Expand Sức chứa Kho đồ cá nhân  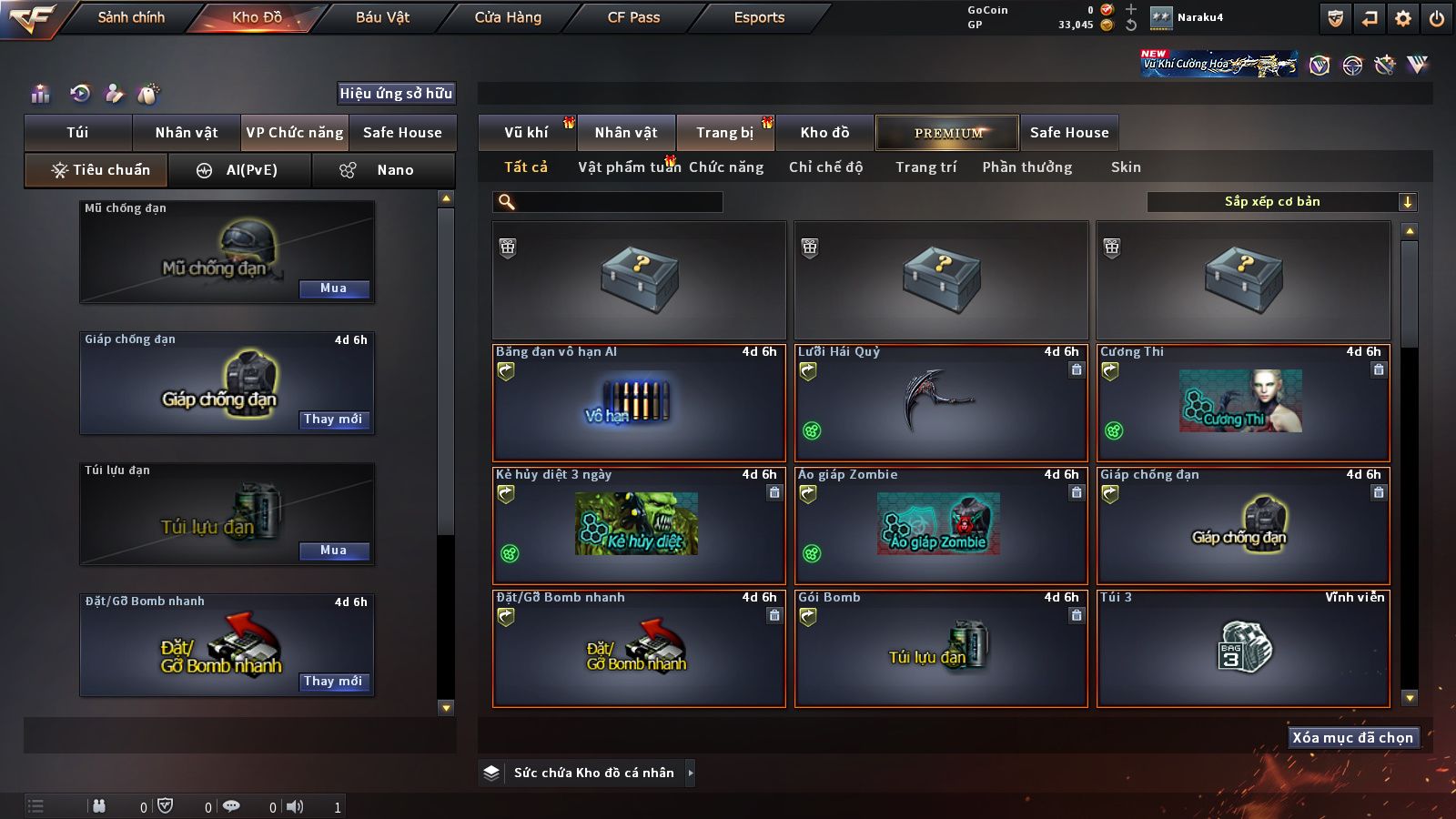(x=691, y=773)
